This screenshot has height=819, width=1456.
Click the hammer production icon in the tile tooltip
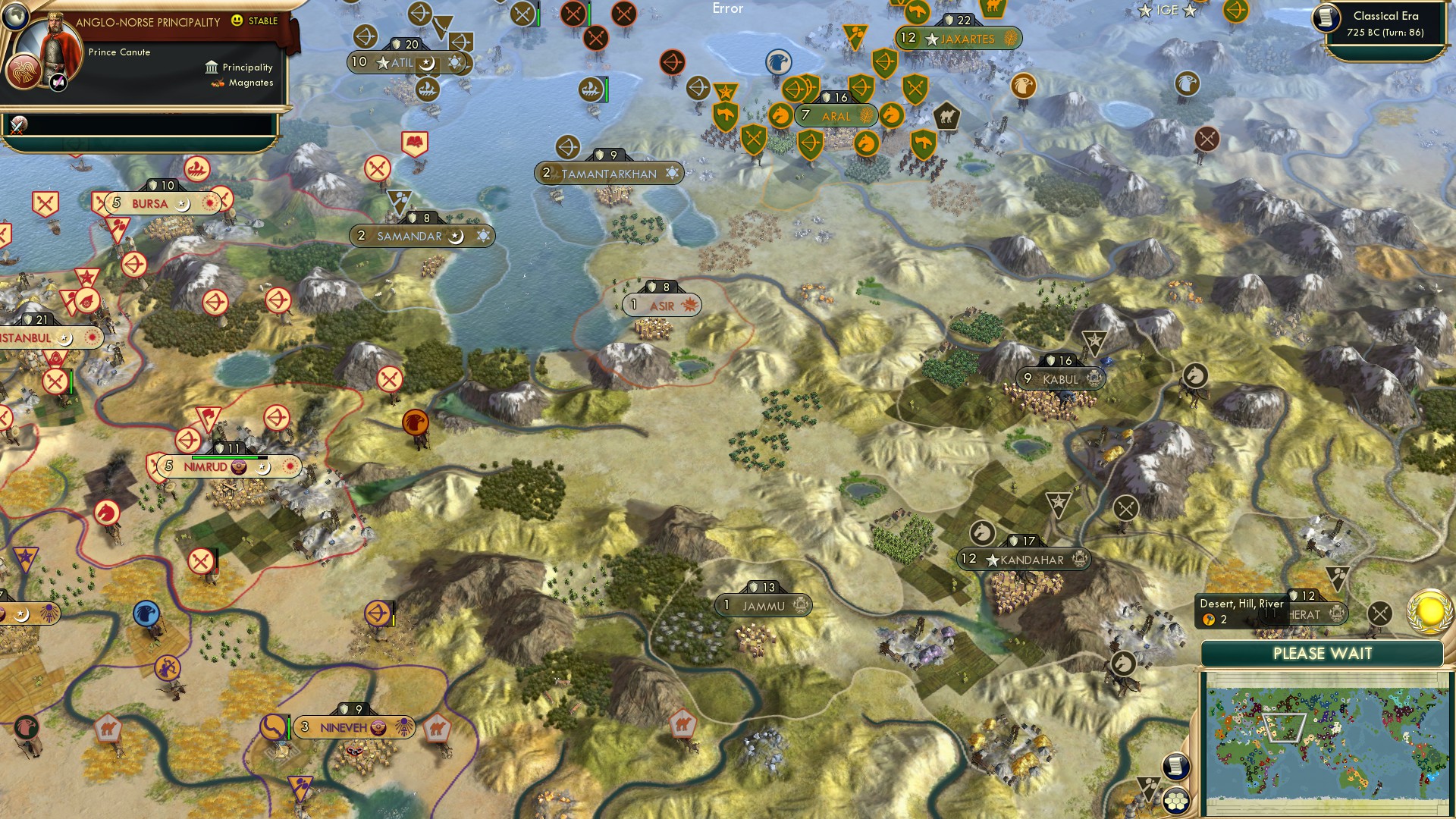pos(1210,619)
